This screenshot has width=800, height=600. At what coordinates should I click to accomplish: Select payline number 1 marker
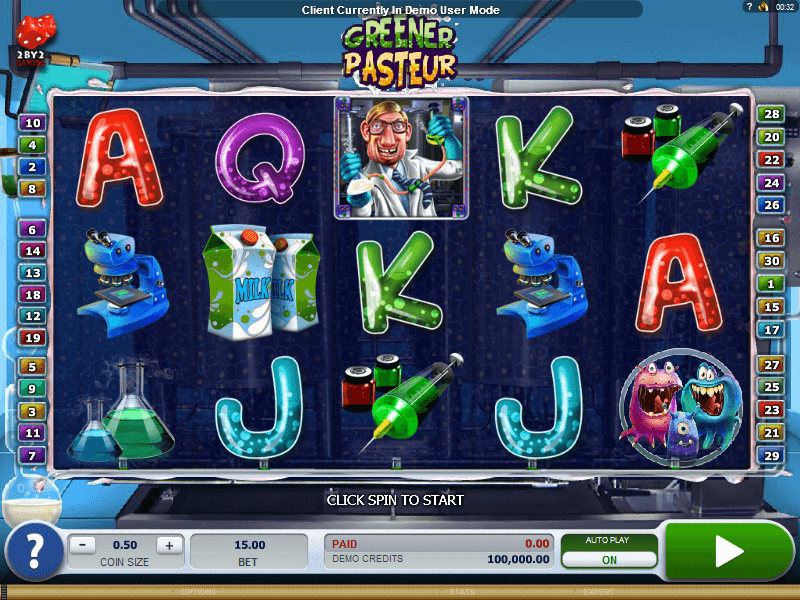tap(771, 284)
